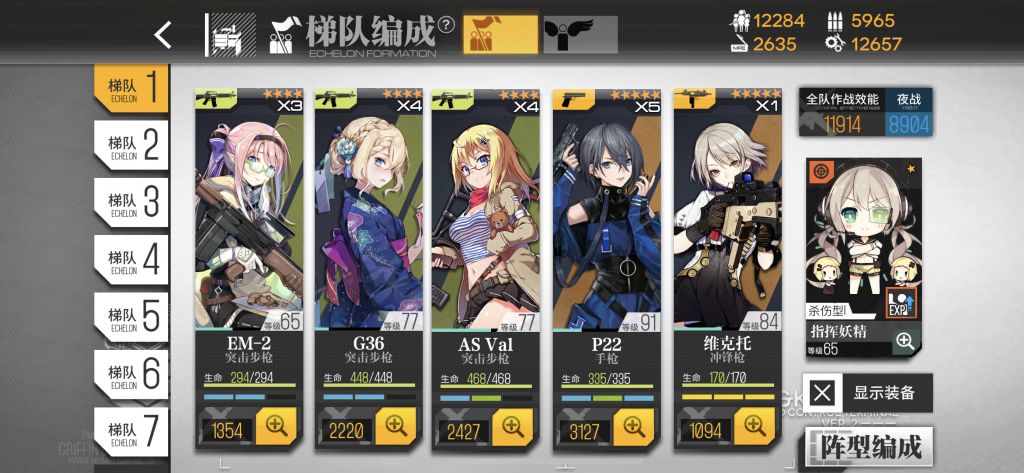The width and height of the screenshot is (1024, 473).
Task: Inspect EM-2 with its magnifier button
Action: pyautogui.click(x=276, y=427)
